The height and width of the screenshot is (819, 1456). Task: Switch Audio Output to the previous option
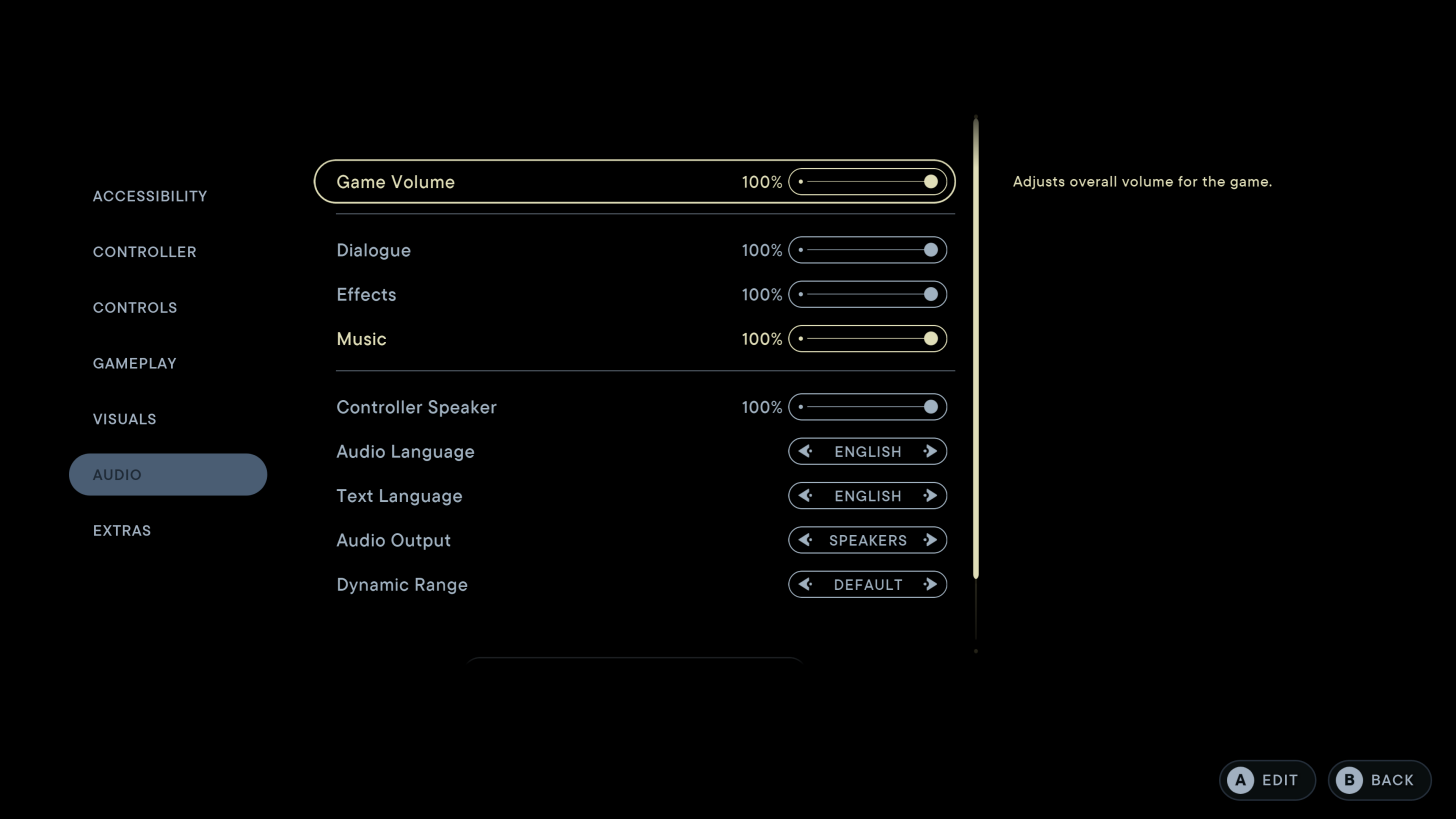[806, 540]
